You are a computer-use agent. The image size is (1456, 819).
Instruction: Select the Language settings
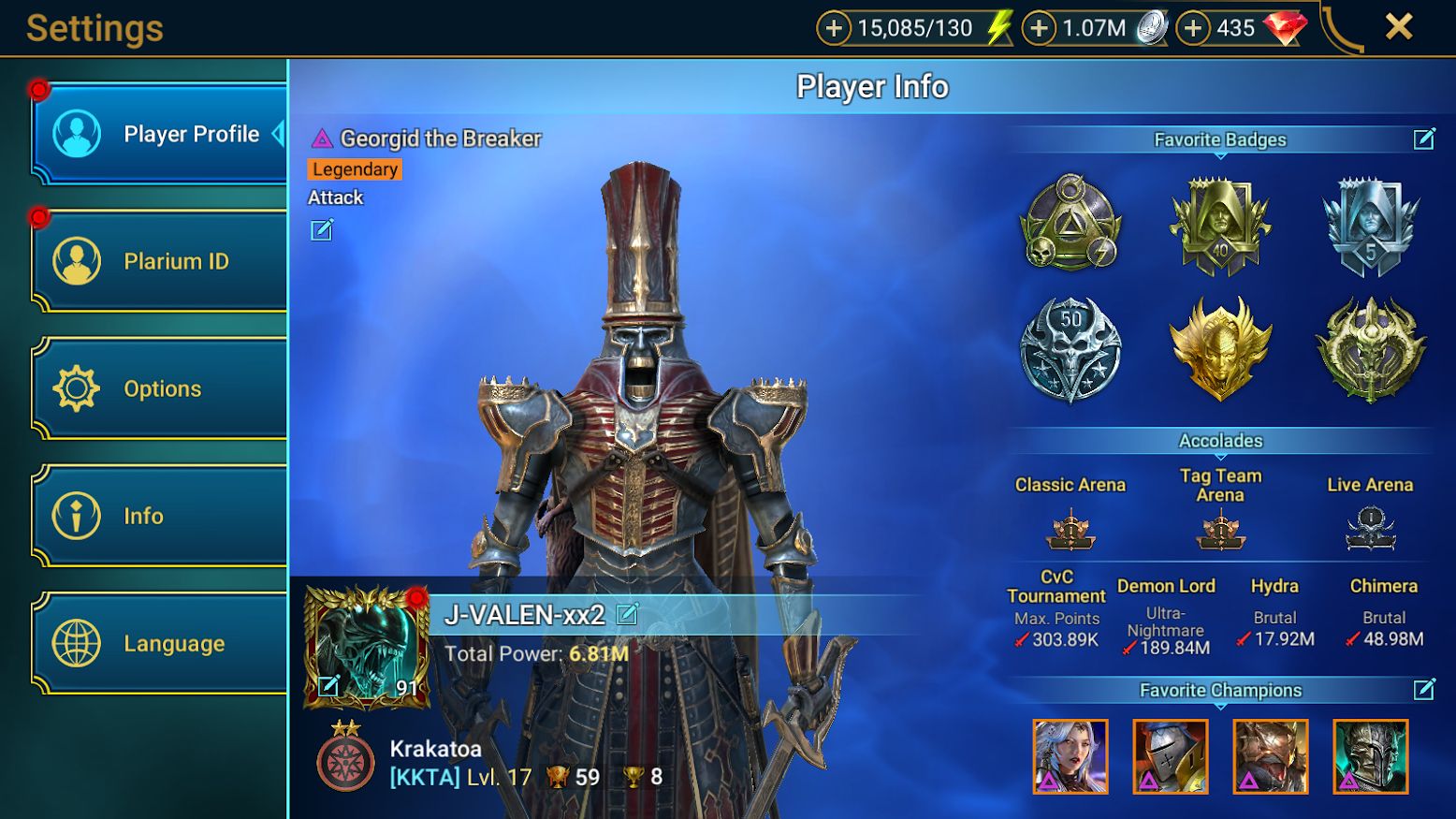click(159, 643)
